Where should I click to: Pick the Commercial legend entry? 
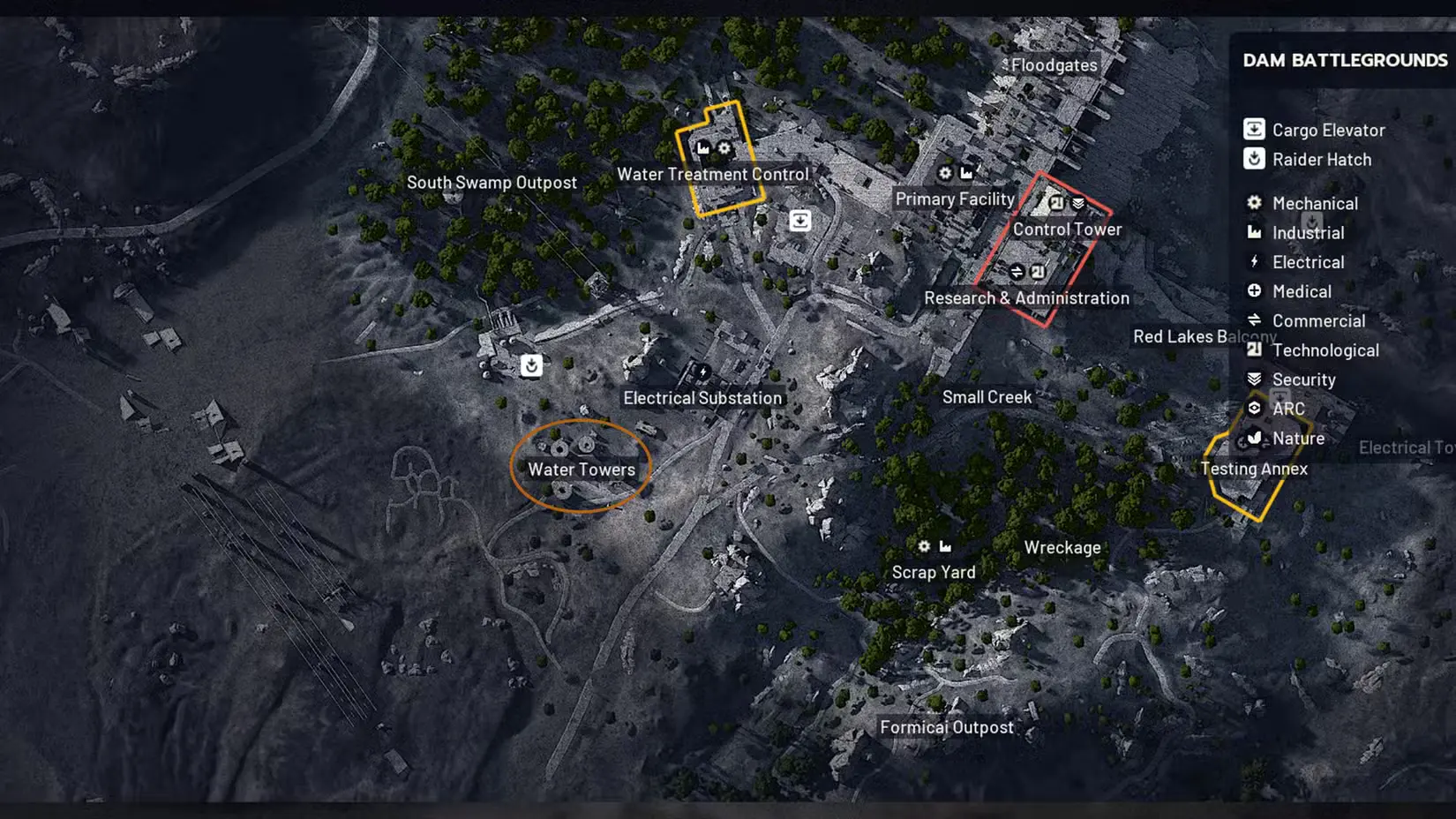click(x=1305, y=321)
